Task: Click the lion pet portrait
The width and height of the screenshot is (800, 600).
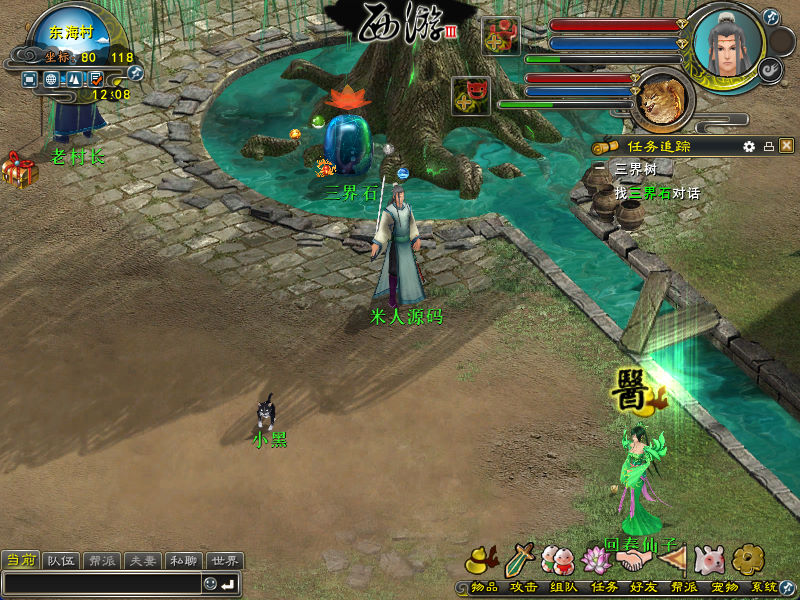Action: 661,100
